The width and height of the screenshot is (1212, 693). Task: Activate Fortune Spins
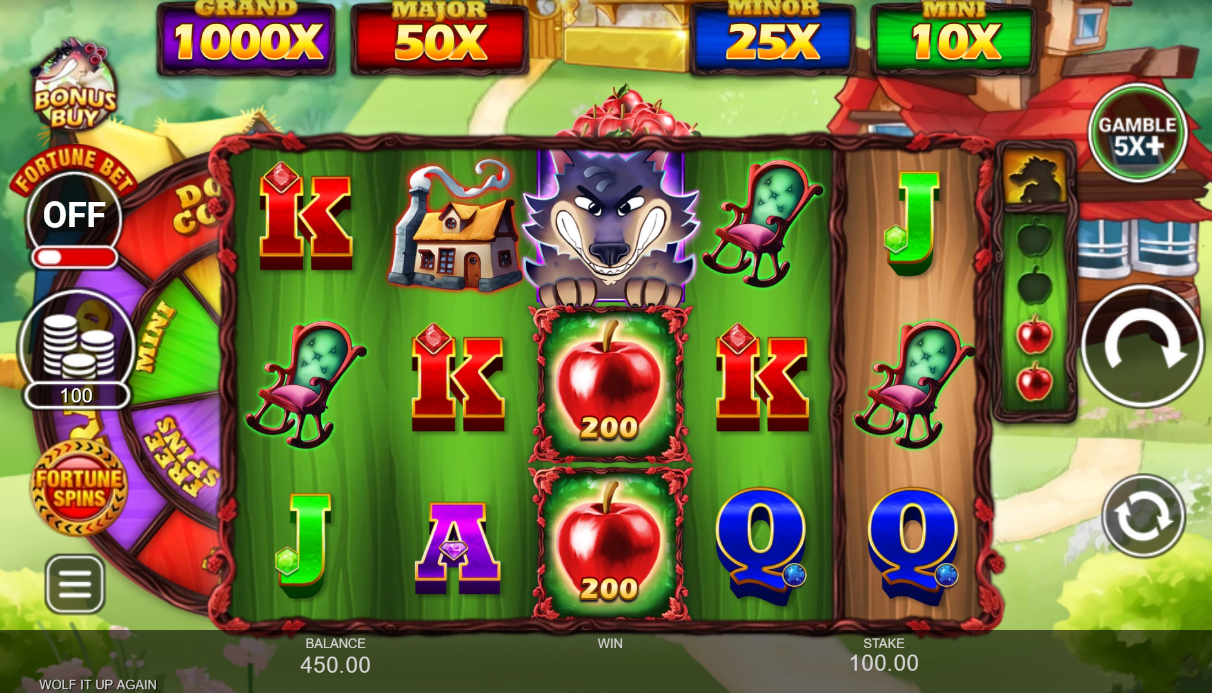[x=79, y=487]
